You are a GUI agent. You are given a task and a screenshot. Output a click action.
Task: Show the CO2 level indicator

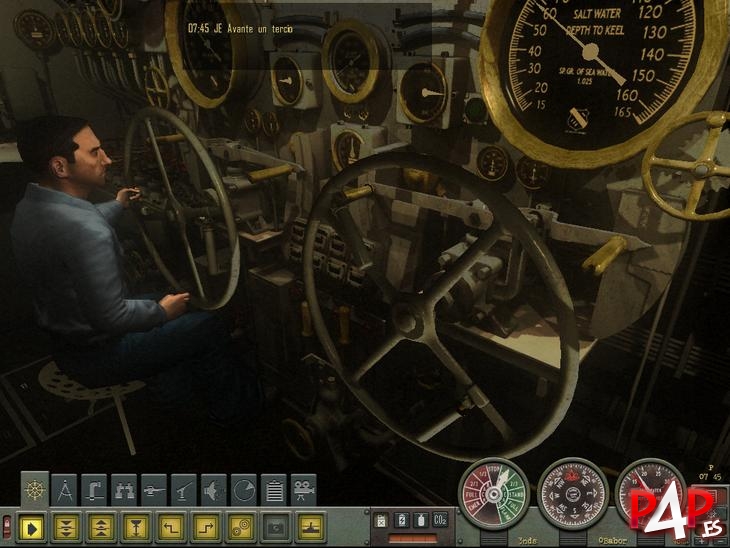[436, 519]
